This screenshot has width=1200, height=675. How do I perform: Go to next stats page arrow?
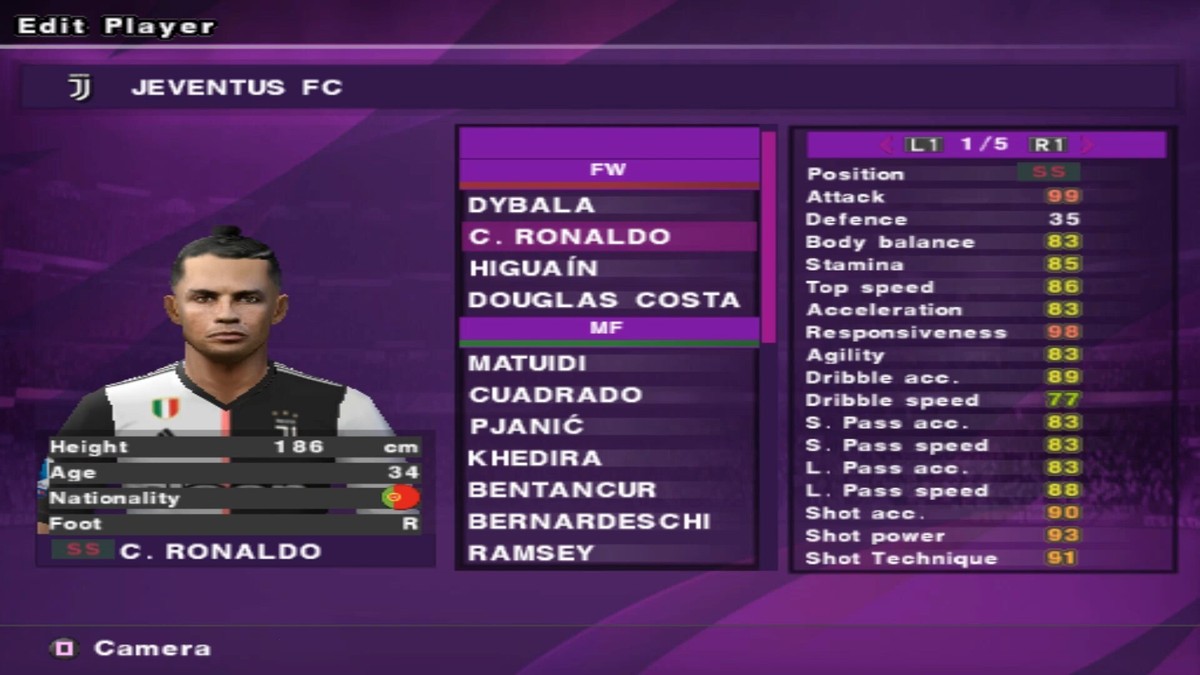point(1087,145)
